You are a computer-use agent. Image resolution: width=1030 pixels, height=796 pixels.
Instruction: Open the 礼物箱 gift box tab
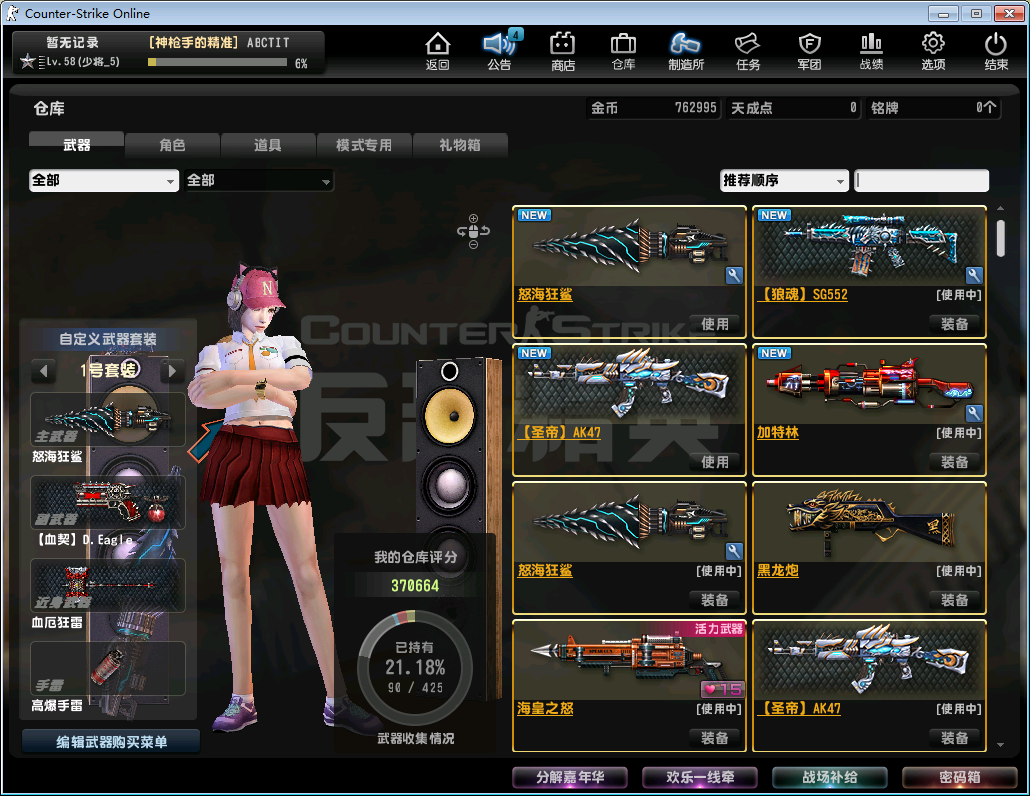(x=460, y=145)
